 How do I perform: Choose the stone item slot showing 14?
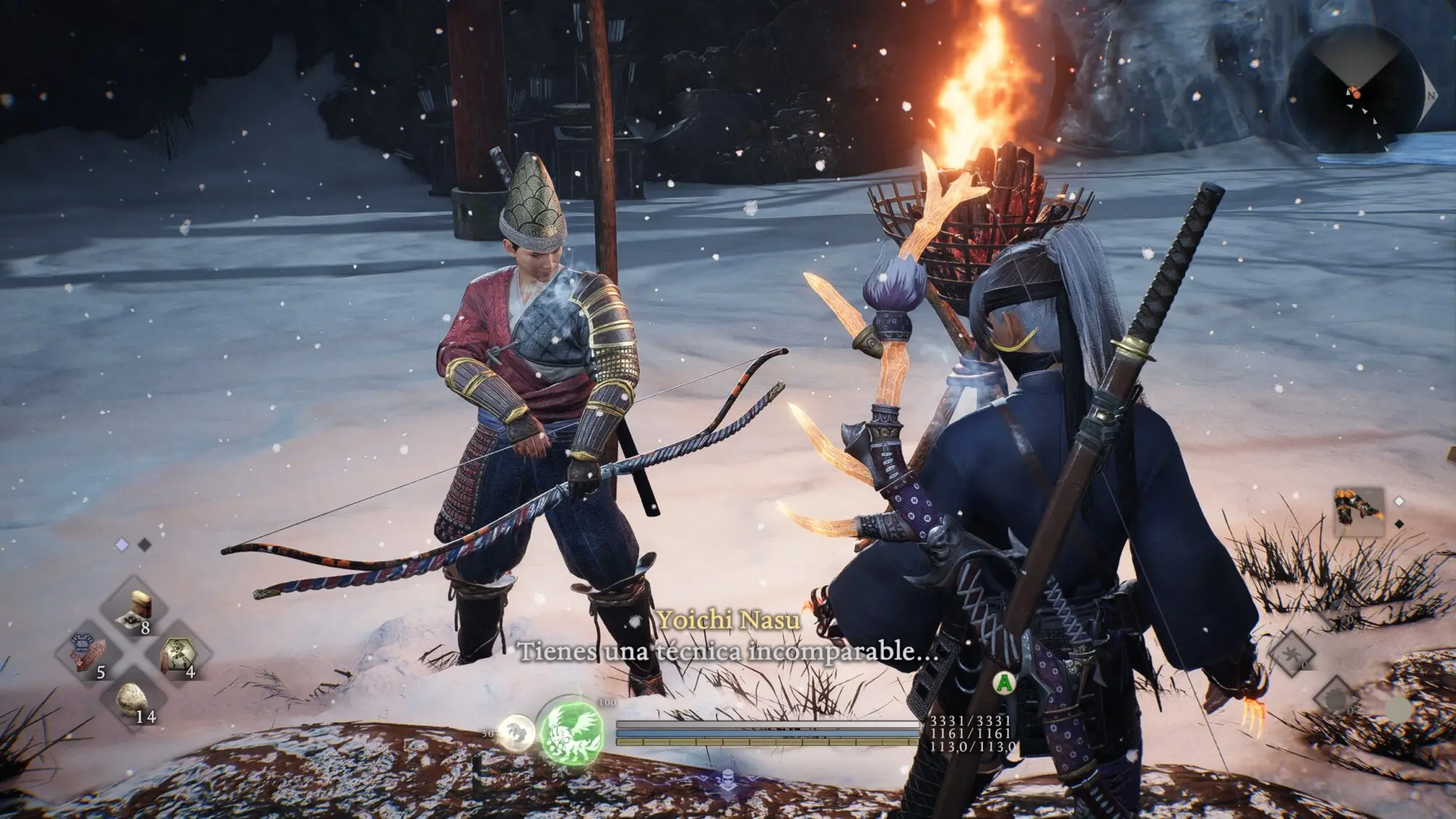(132, 698)
